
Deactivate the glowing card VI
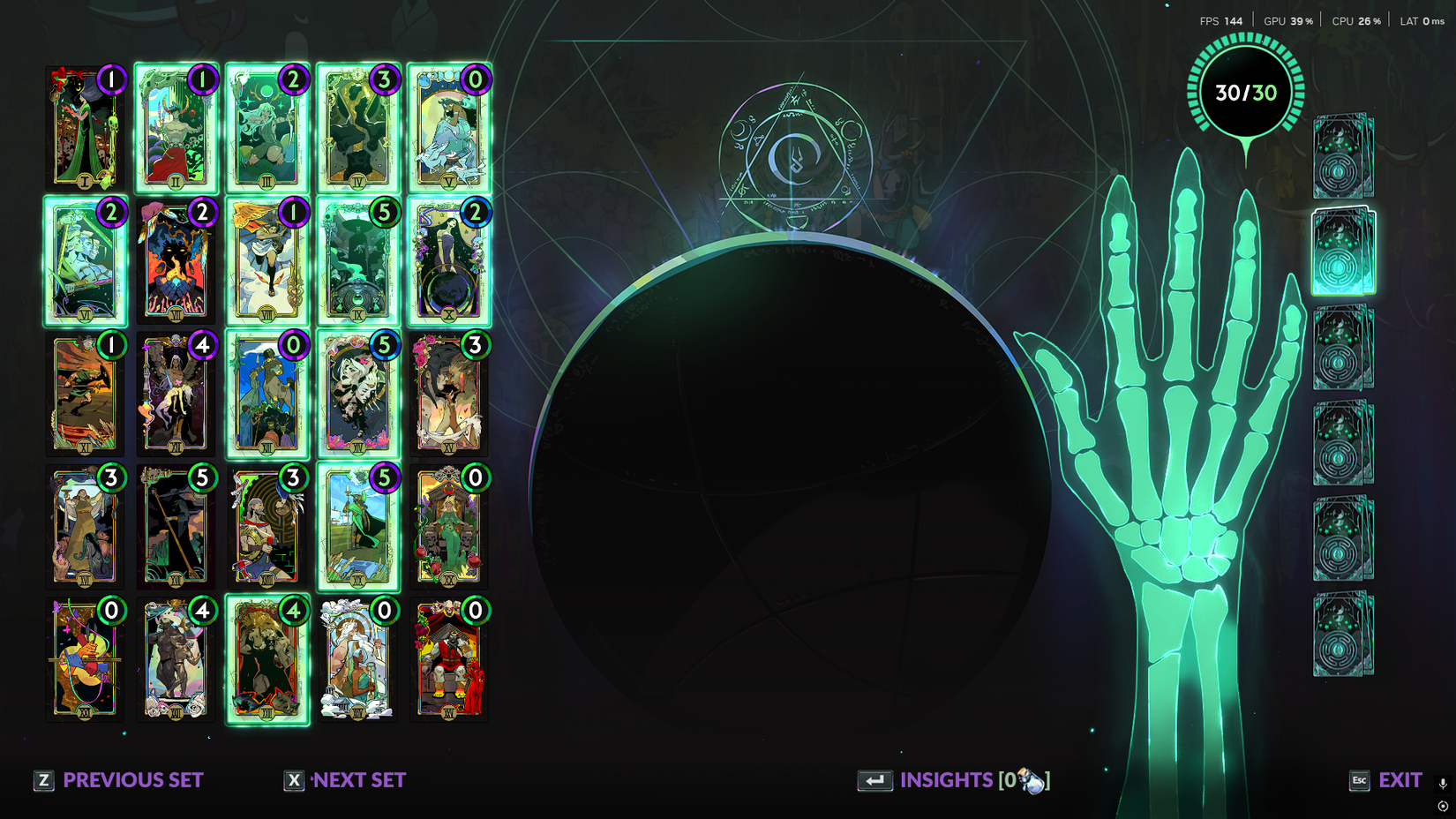click(84, 260)
